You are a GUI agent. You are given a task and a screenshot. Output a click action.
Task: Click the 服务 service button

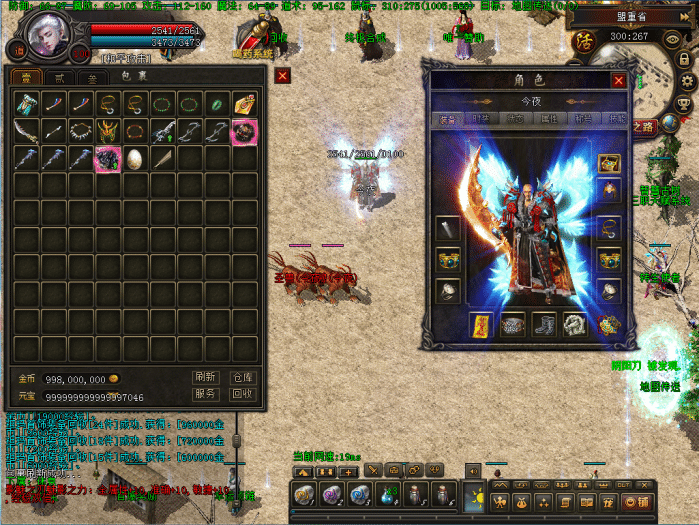coord(205,394)
